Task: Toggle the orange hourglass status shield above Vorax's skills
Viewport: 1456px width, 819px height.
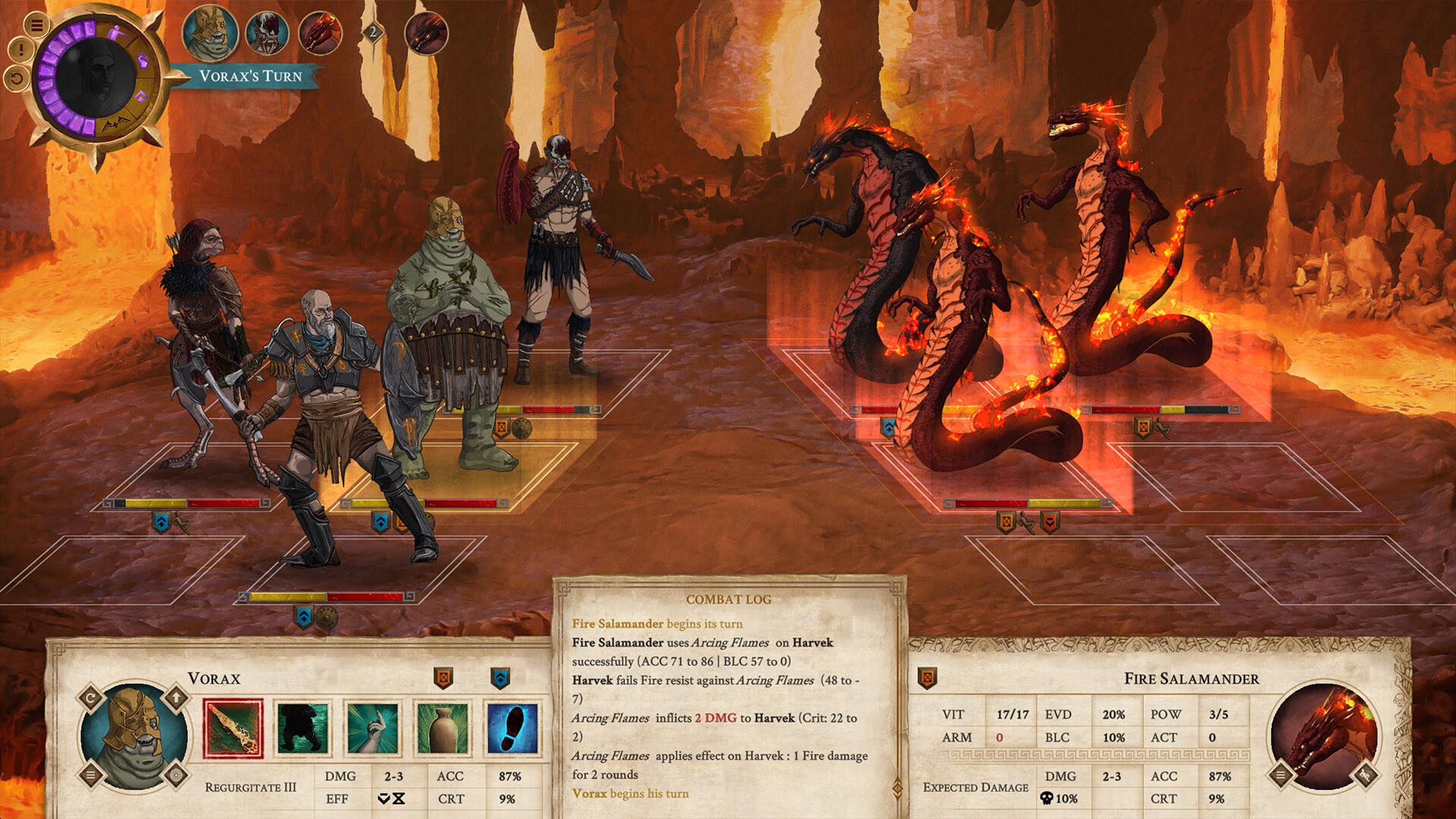Action: coord(443,677)
